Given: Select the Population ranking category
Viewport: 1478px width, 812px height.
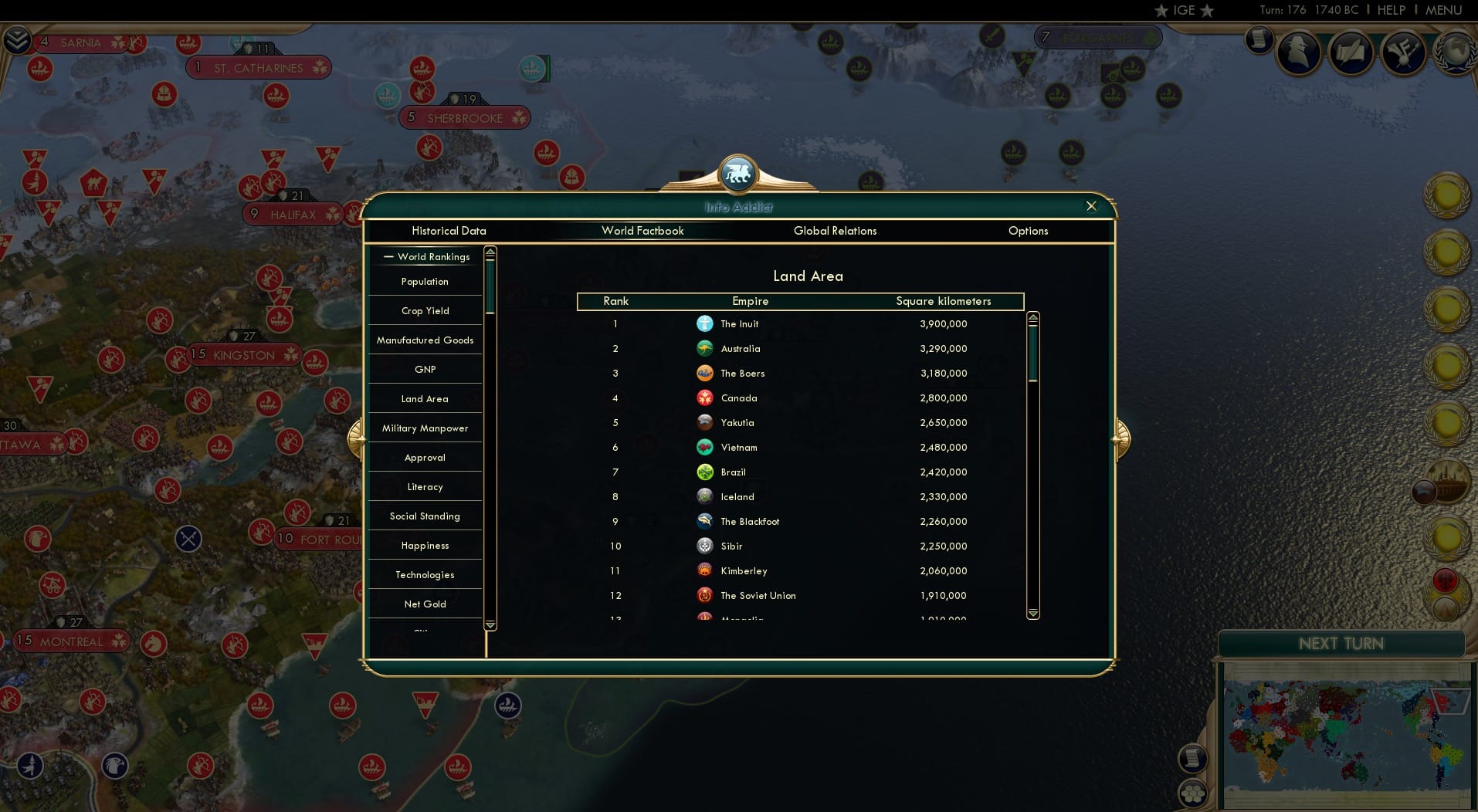Looking at the screenshot, I should 425,282.
